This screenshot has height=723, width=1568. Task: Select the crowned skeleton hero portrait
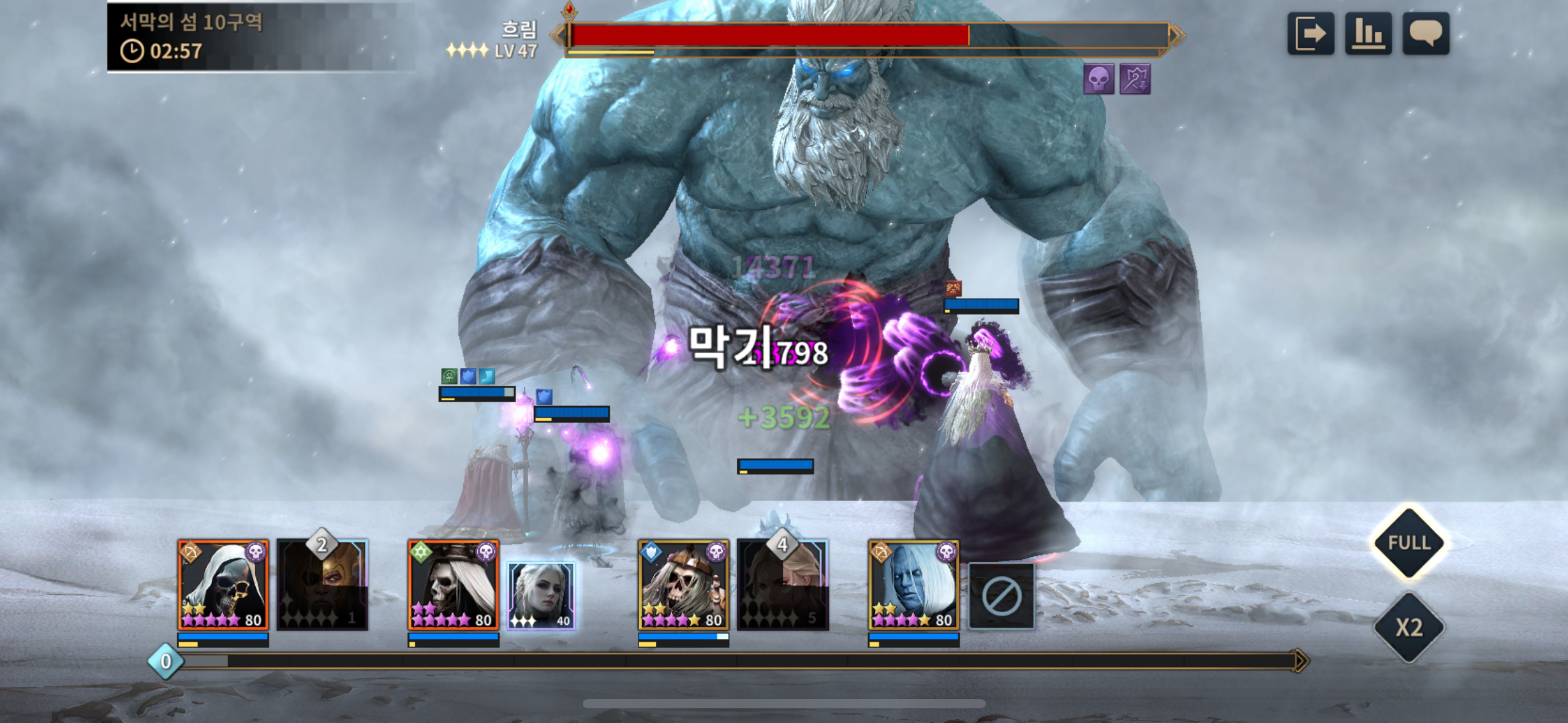point(683,585)
